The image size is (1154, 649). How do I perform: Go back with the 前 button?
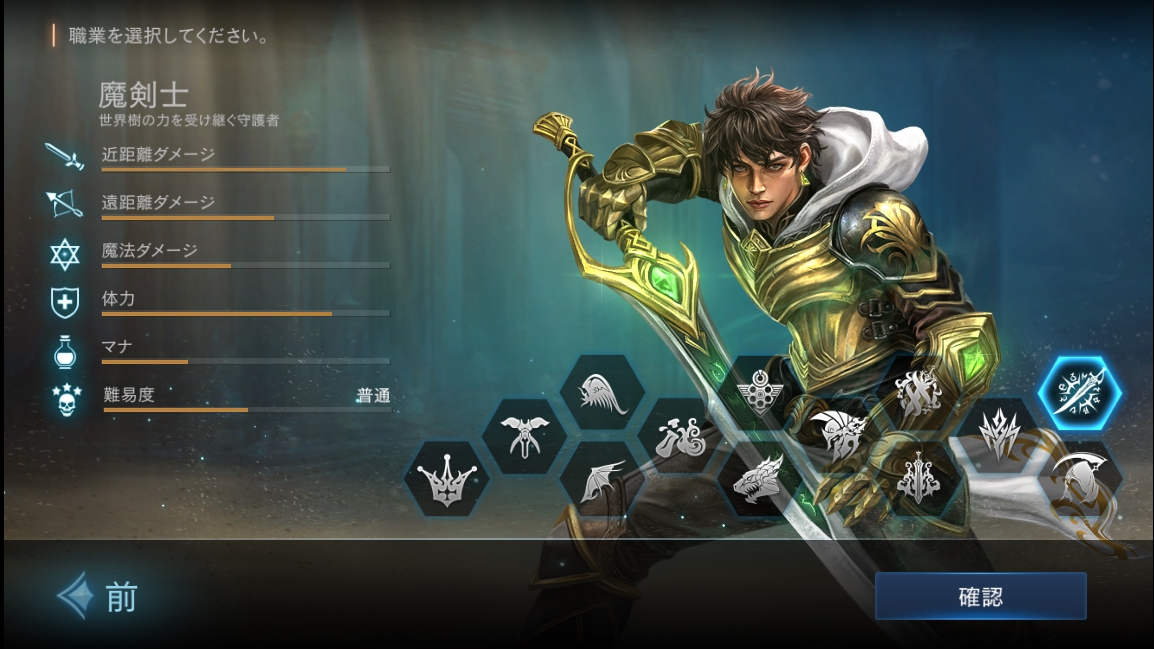98,597
